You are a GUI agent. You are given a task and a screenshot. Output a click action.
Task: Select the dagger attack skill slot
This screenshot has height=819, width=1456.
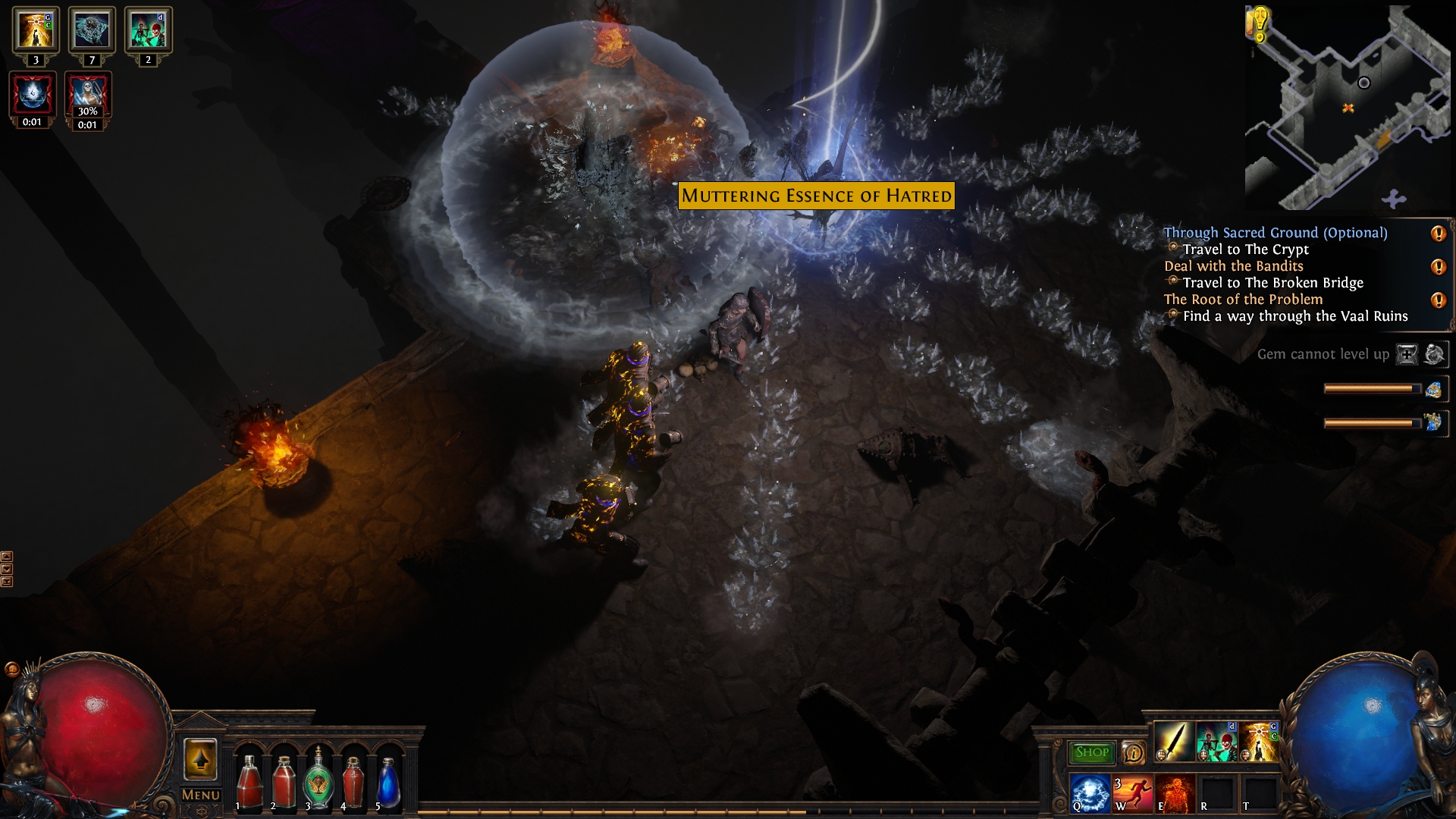[x=1173, y=742]
